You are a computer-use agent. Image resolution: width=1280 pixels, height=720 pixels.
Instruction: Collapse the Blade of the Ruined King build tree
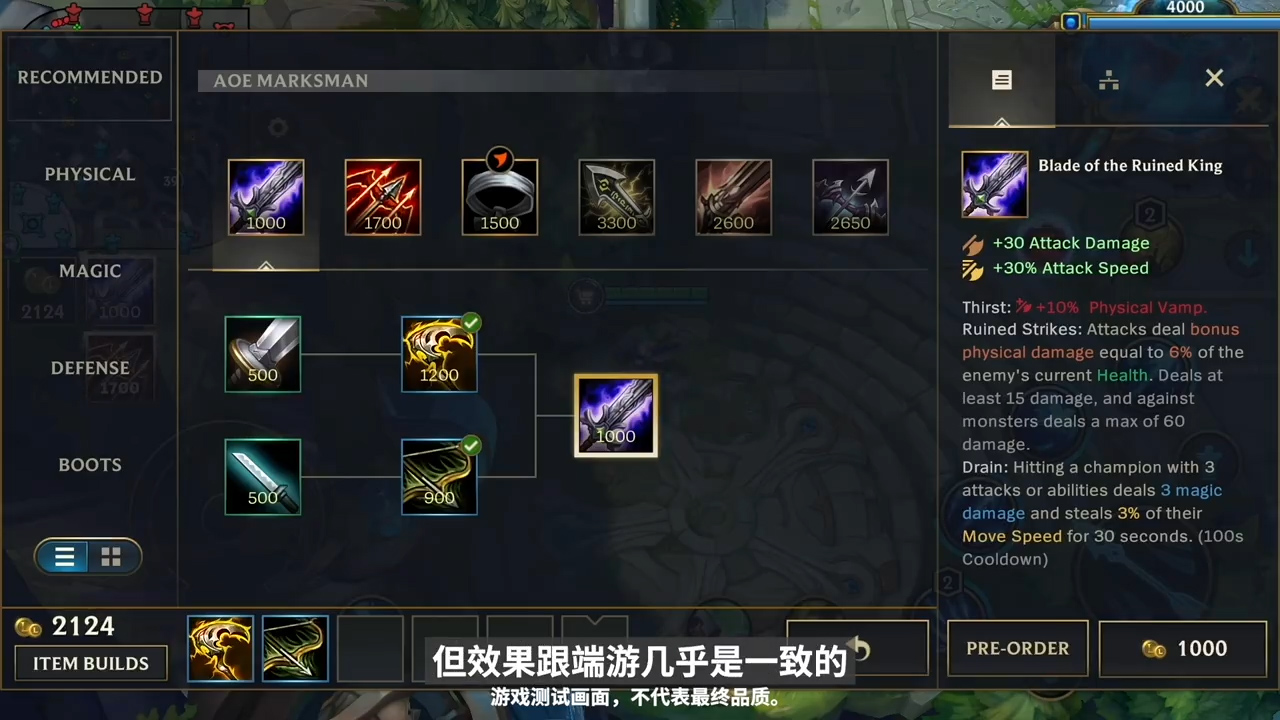265,267
